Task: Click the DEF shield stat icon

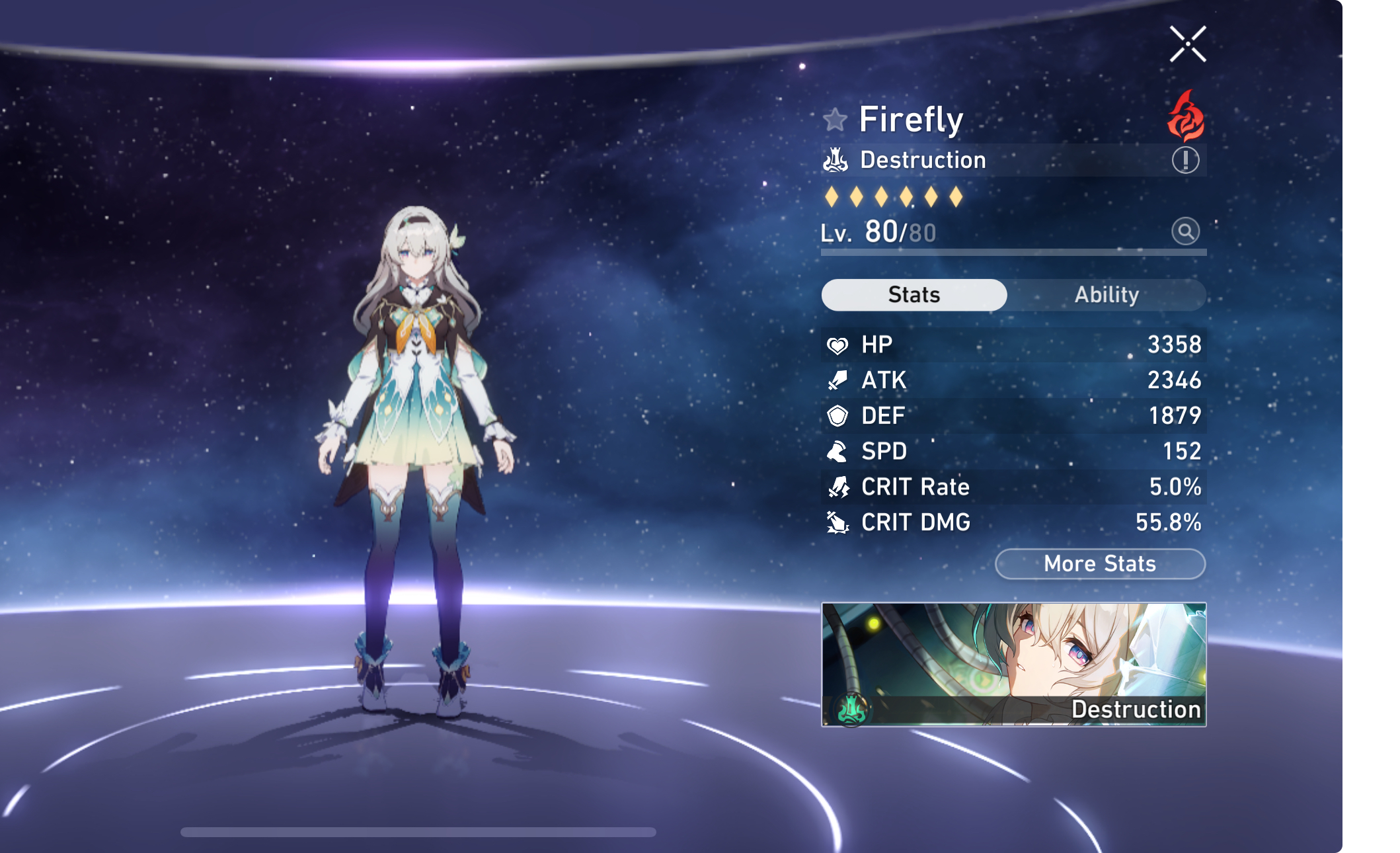Action: pos(837,416)
